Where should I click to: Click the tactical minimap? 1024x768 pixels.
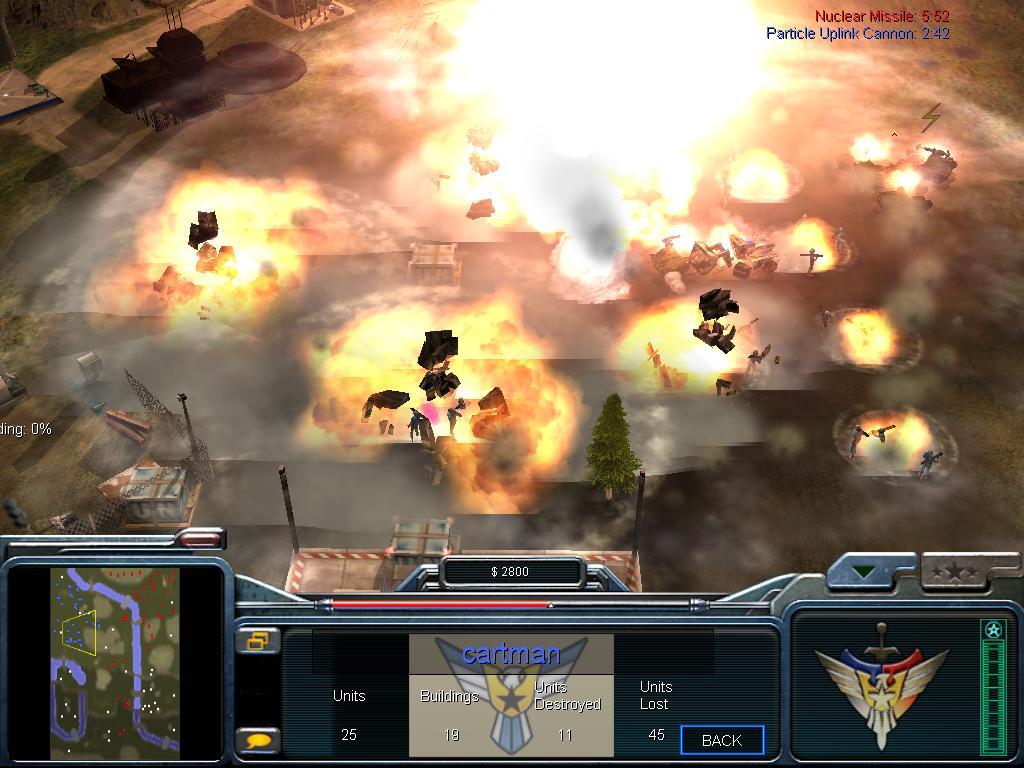tap(115, 662)
